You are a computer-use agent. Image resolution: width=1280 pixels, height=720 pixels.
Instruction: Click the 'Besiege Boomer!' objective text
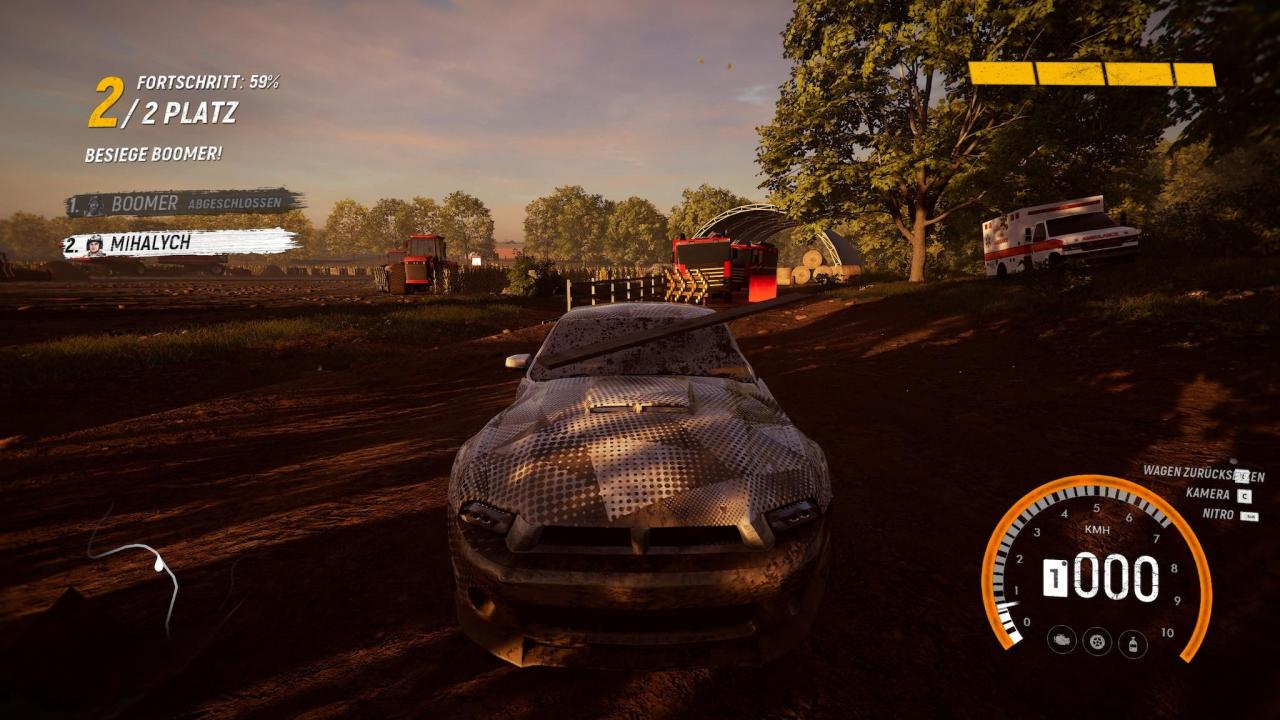153,154
